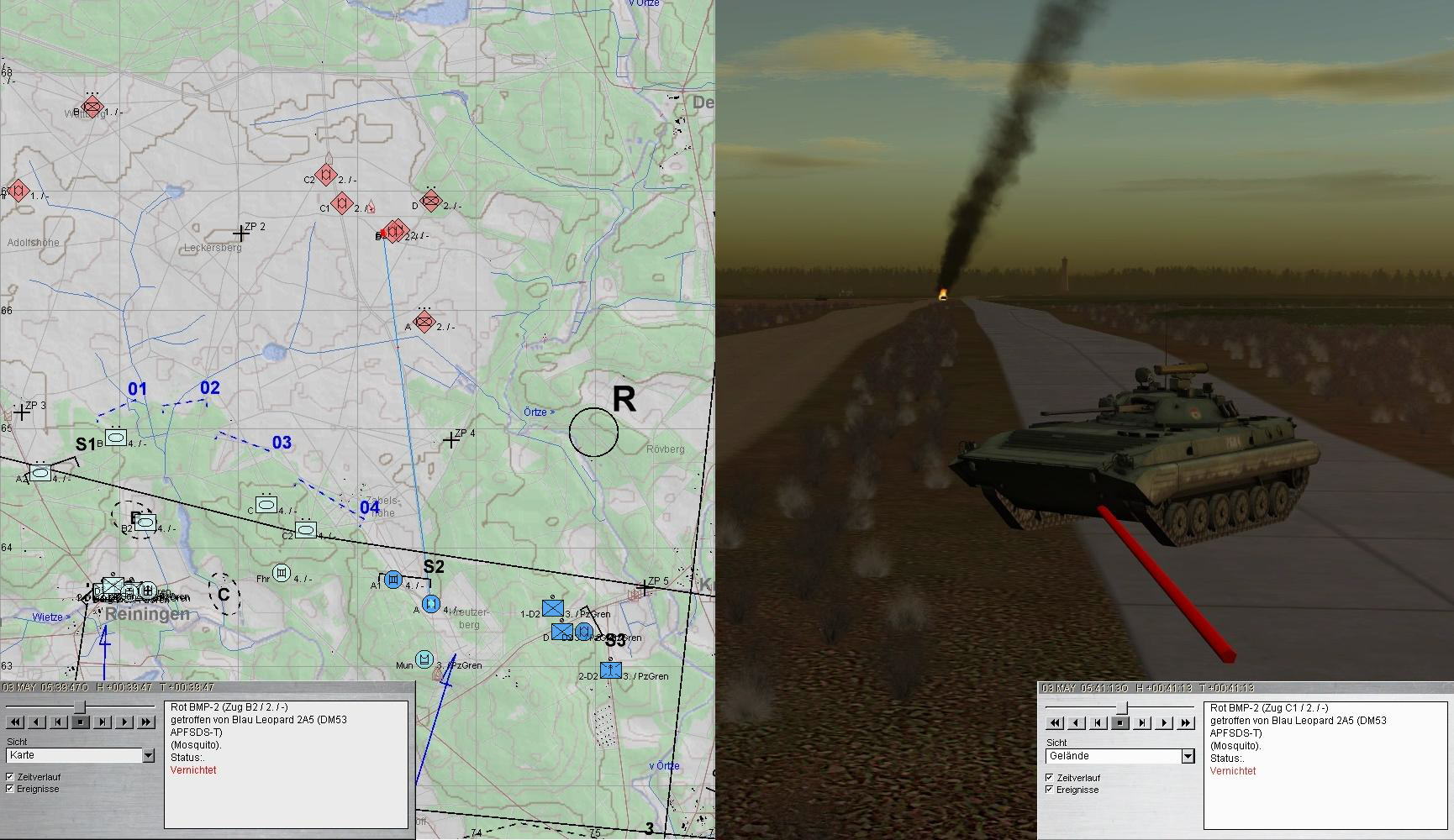Click the Gelände panel timeline slider handle

coord(1121,709)
